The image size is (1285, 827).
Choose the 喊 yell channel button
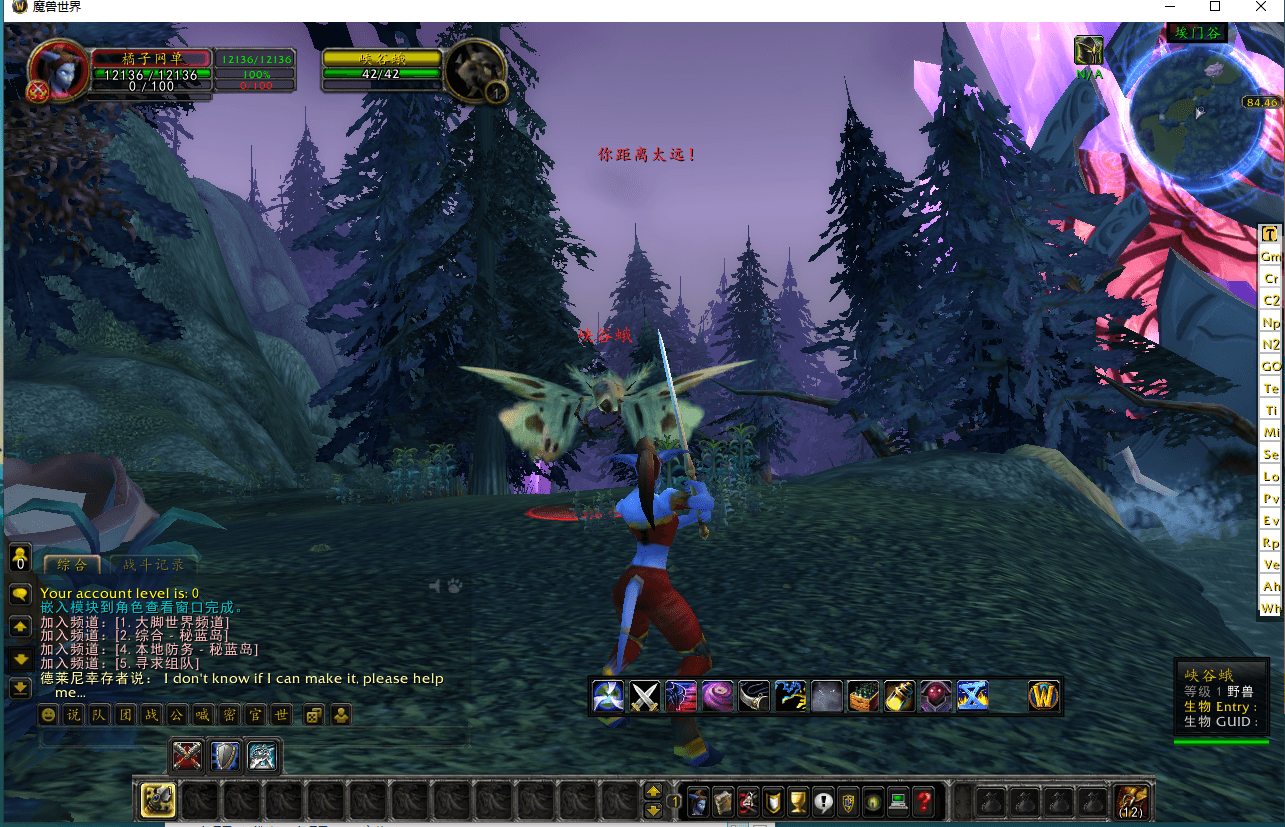203,715
